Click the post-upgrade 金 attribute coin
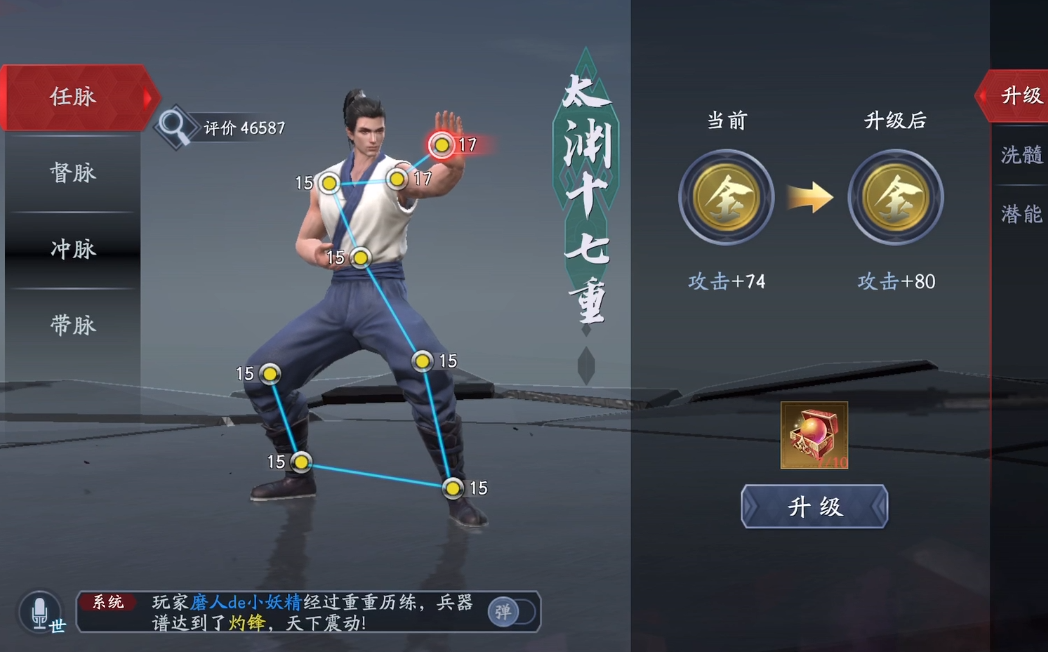This screenshot has width=1048, height=652. [x=895, y=197]
